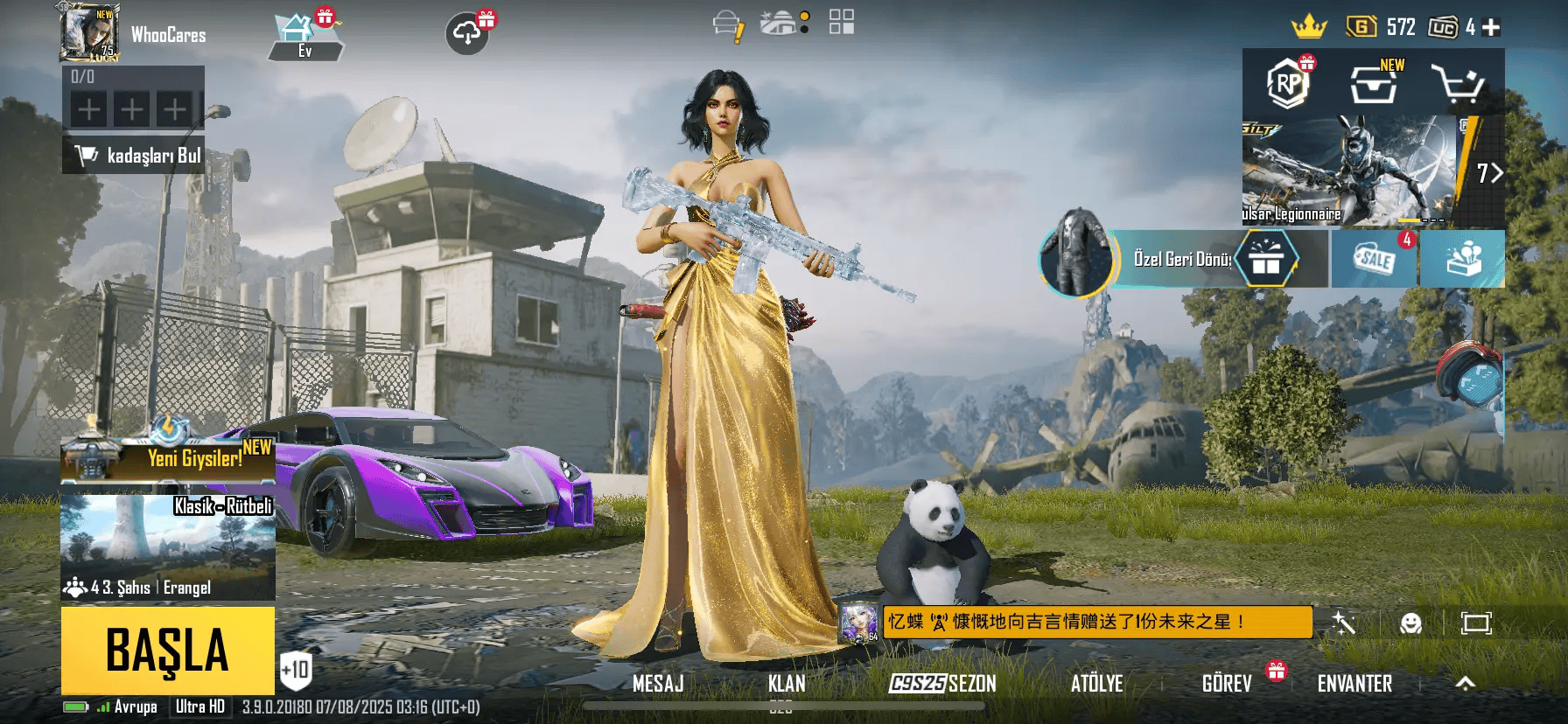Check the GÖREV missions

tap(1227, 684)
